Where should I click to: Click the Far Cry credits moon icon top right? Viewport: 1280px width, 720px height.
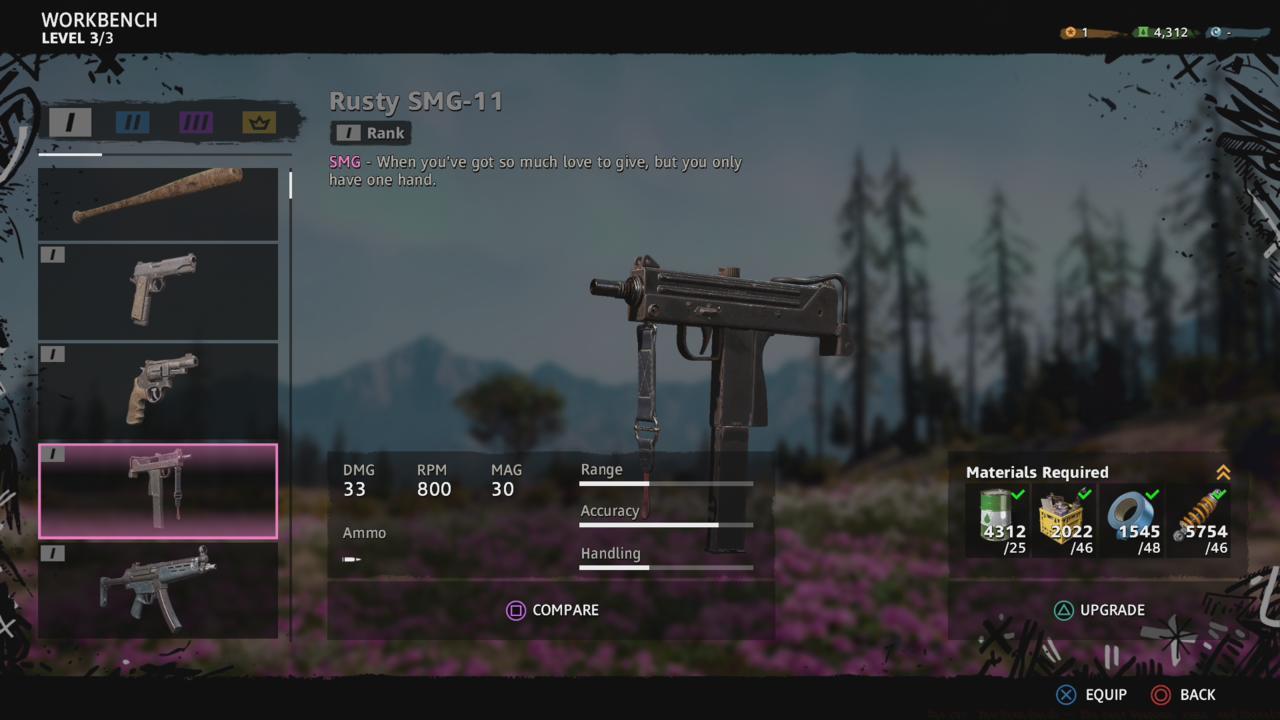[x=1215, y=31]
